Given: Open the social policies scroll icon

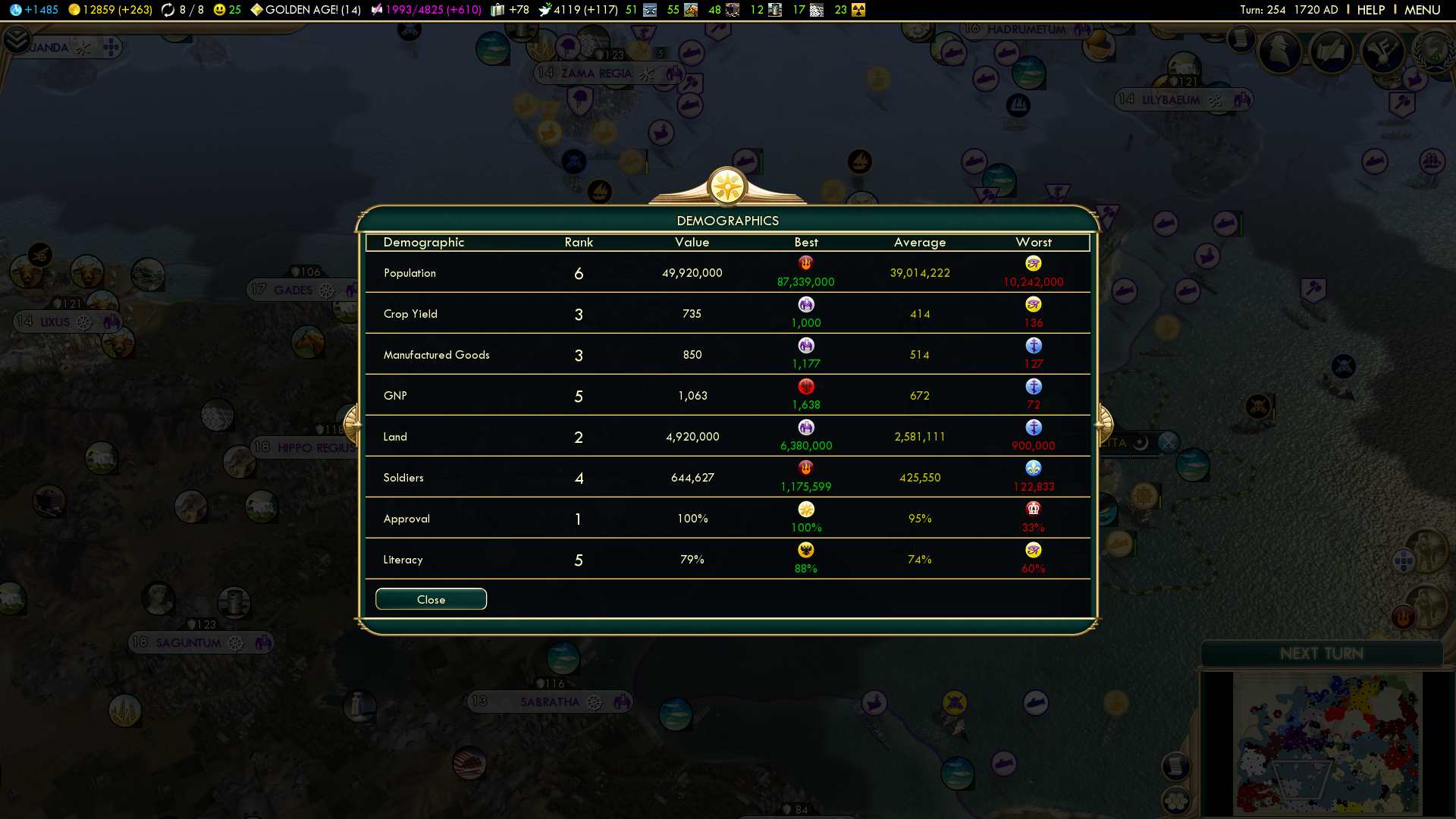Looking at the screenshot, I should pos(1331,52).
